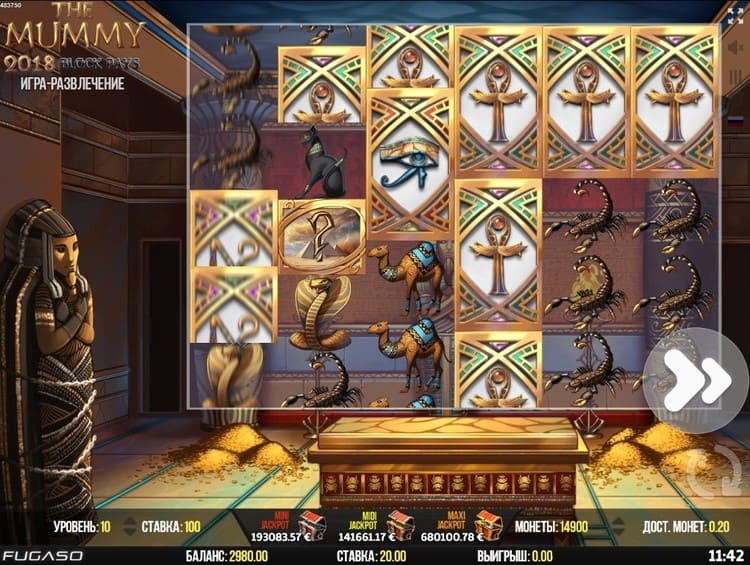This screenshot has width=750, height=565.
Task: Click the double-arrow quick spin button
Action: point(696,380)
